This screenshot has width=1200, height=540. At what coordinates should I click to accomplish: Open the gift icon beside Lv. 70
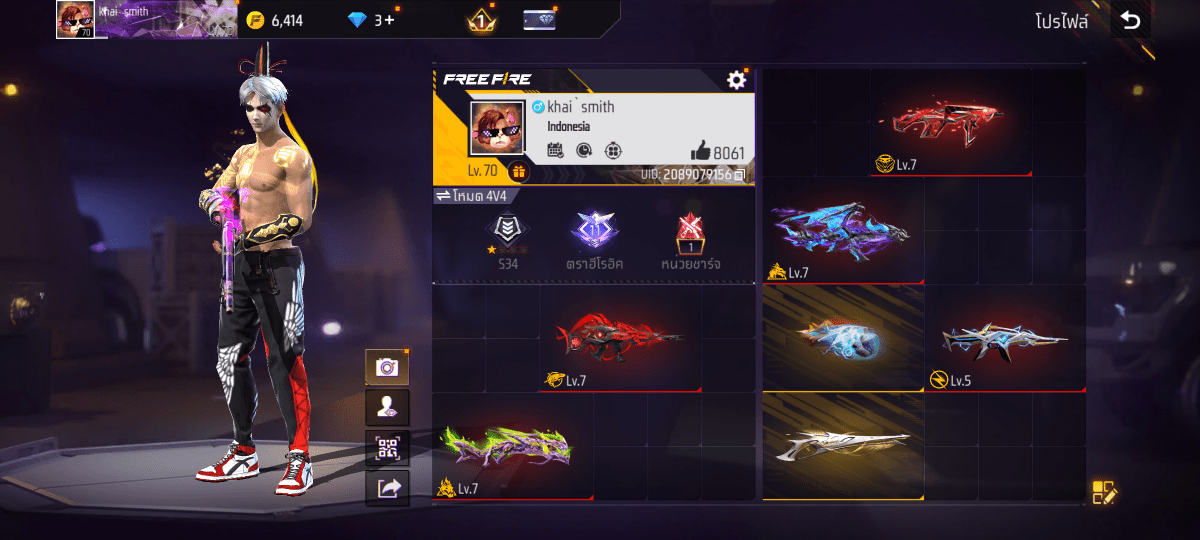518,171
